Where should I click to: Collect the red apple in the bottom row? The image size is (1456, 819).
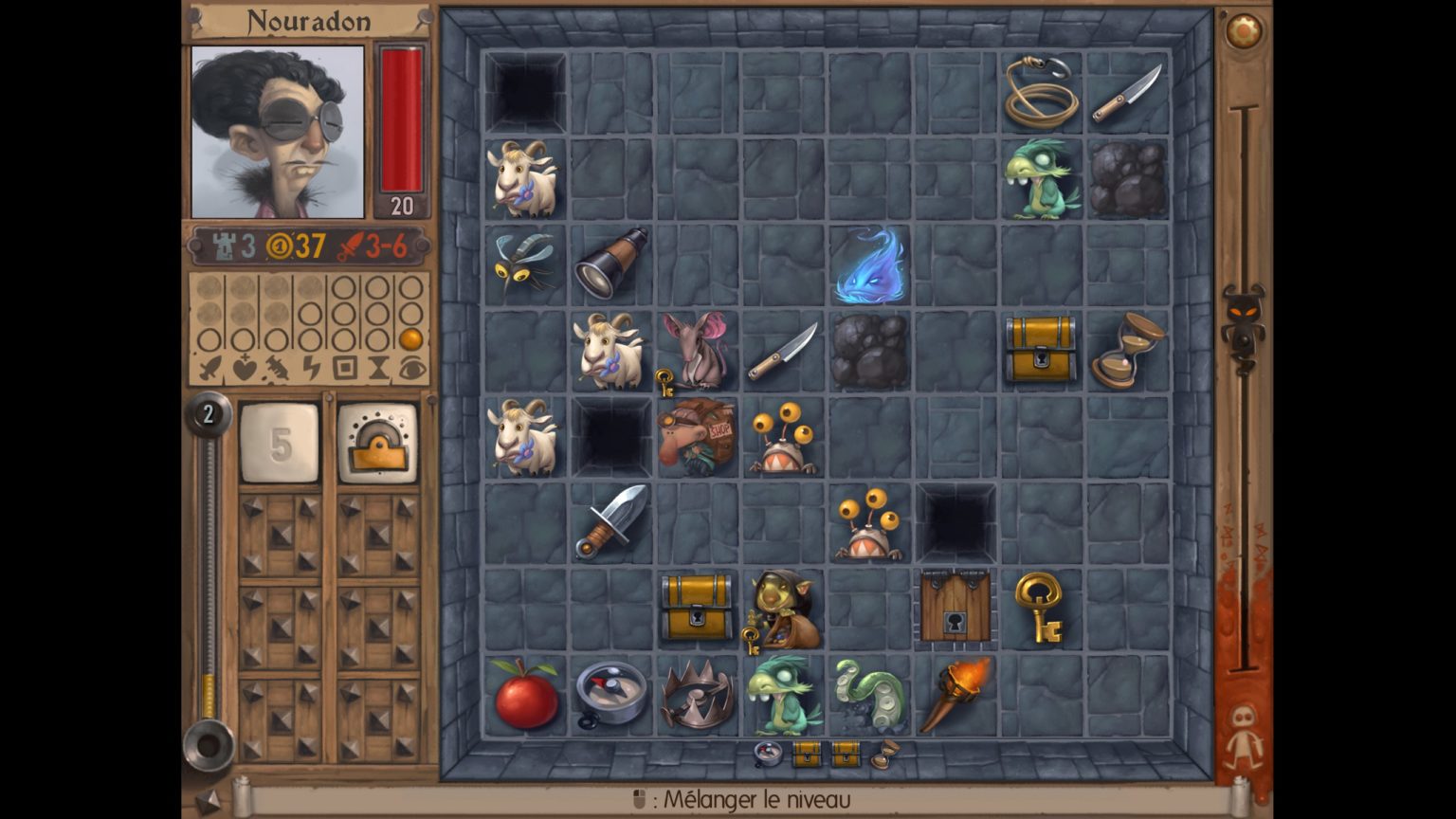coord(527,699)
